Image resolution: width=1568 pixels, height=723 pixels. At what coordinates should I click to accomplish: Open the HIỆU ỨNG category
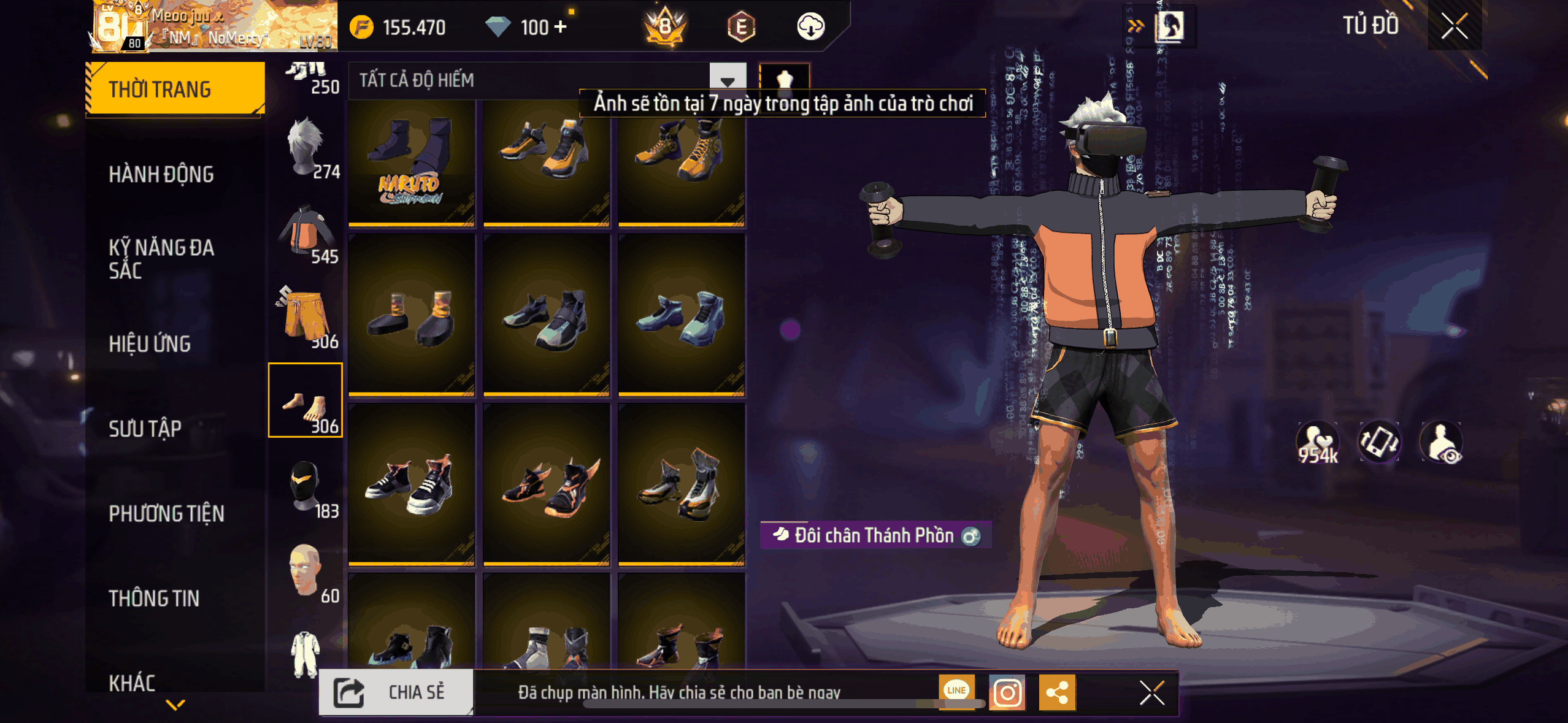[150, 344]
